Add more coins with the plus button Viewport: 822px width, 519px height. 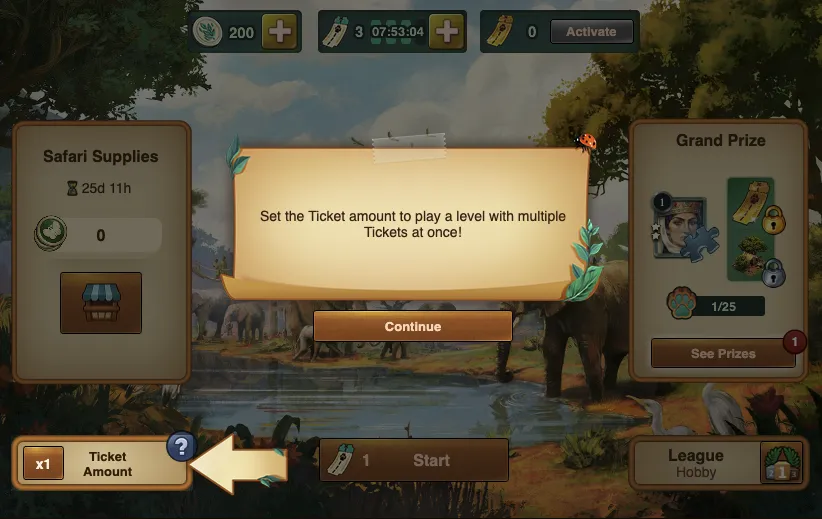coord(279,32)
